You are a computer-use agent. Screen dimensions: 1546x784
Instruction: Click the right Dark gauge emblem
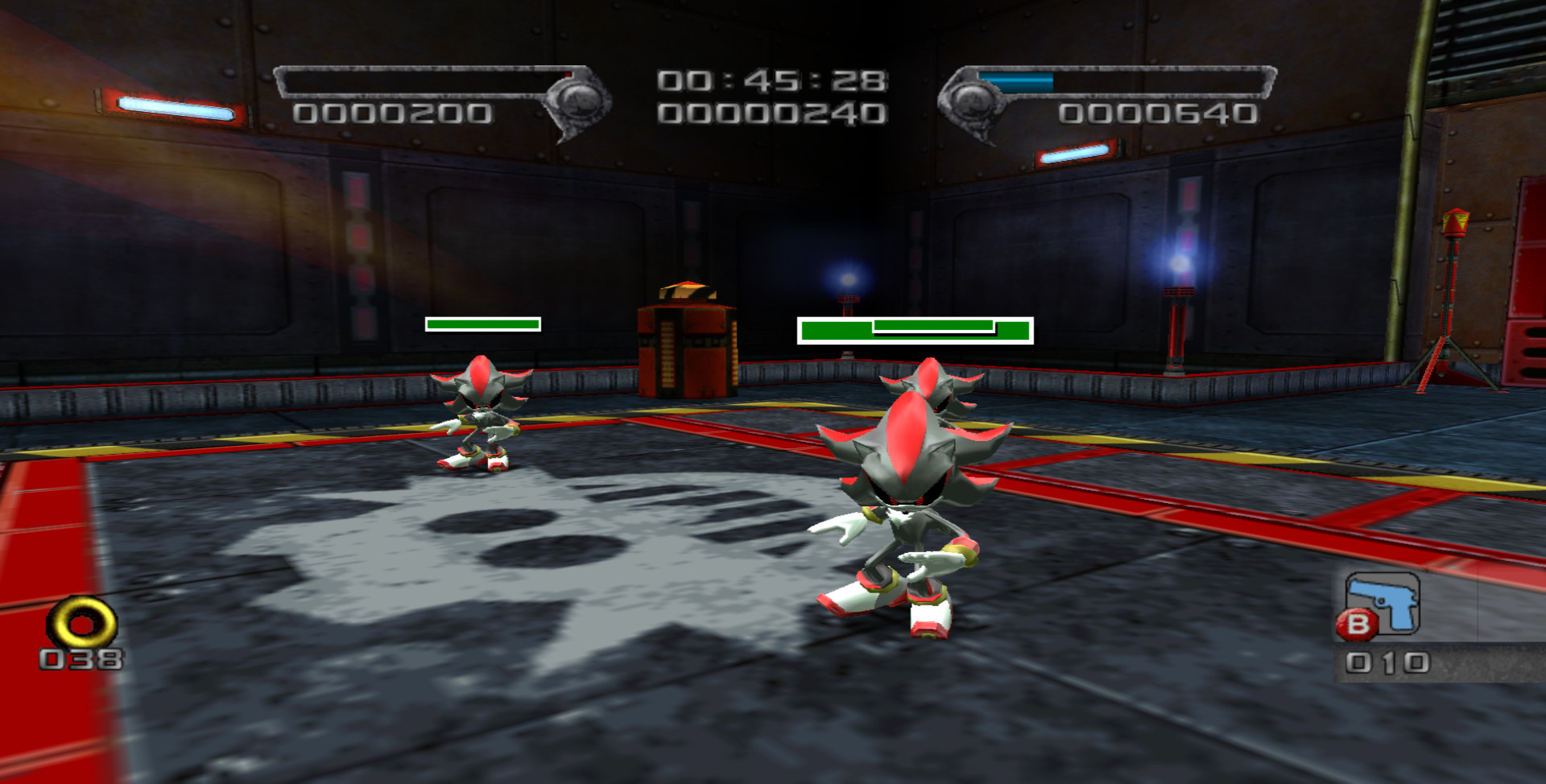pyautogui.click(x=973, y=101)
